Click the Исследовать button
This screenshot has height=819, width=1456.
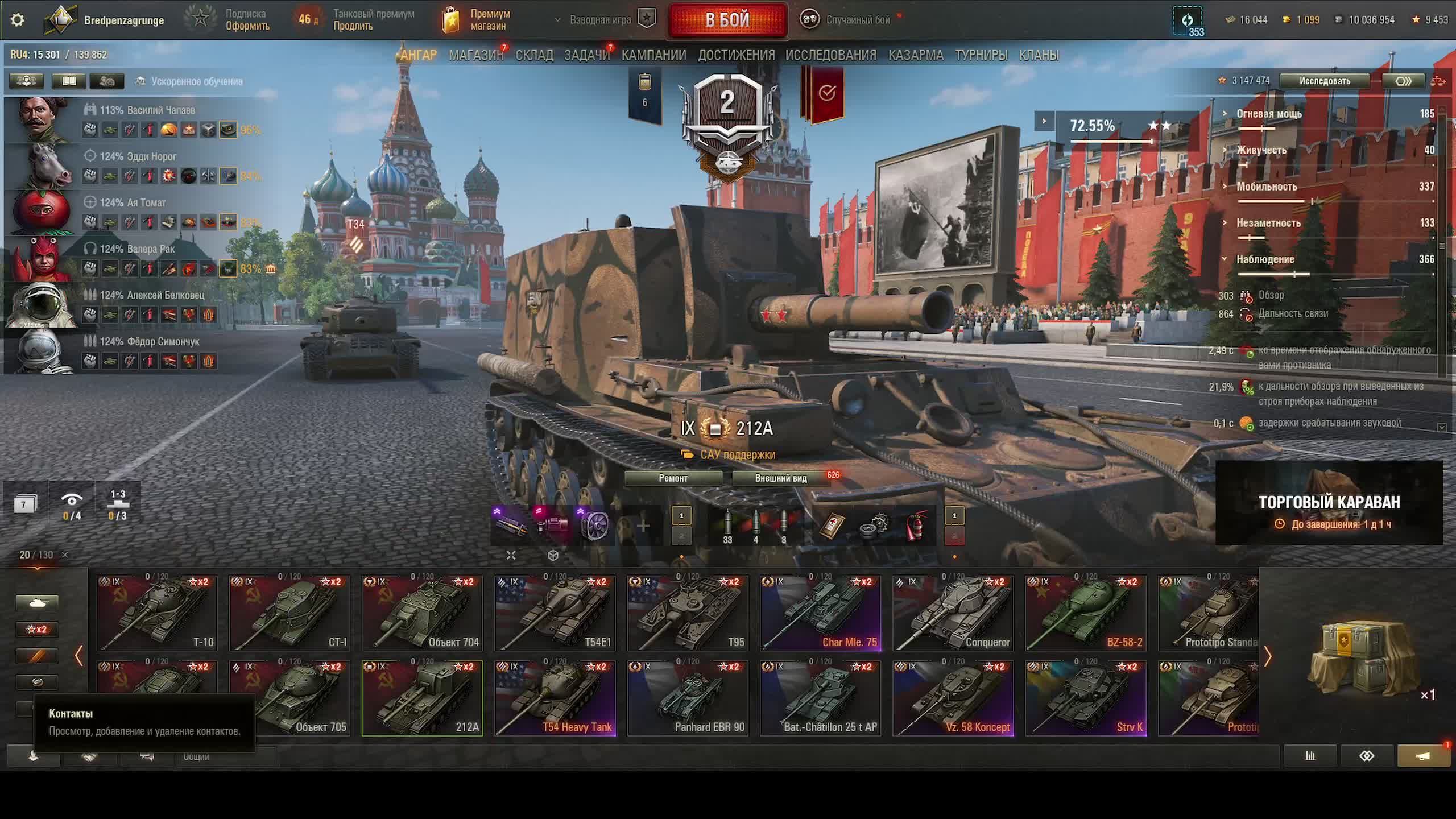[1324, 81]
